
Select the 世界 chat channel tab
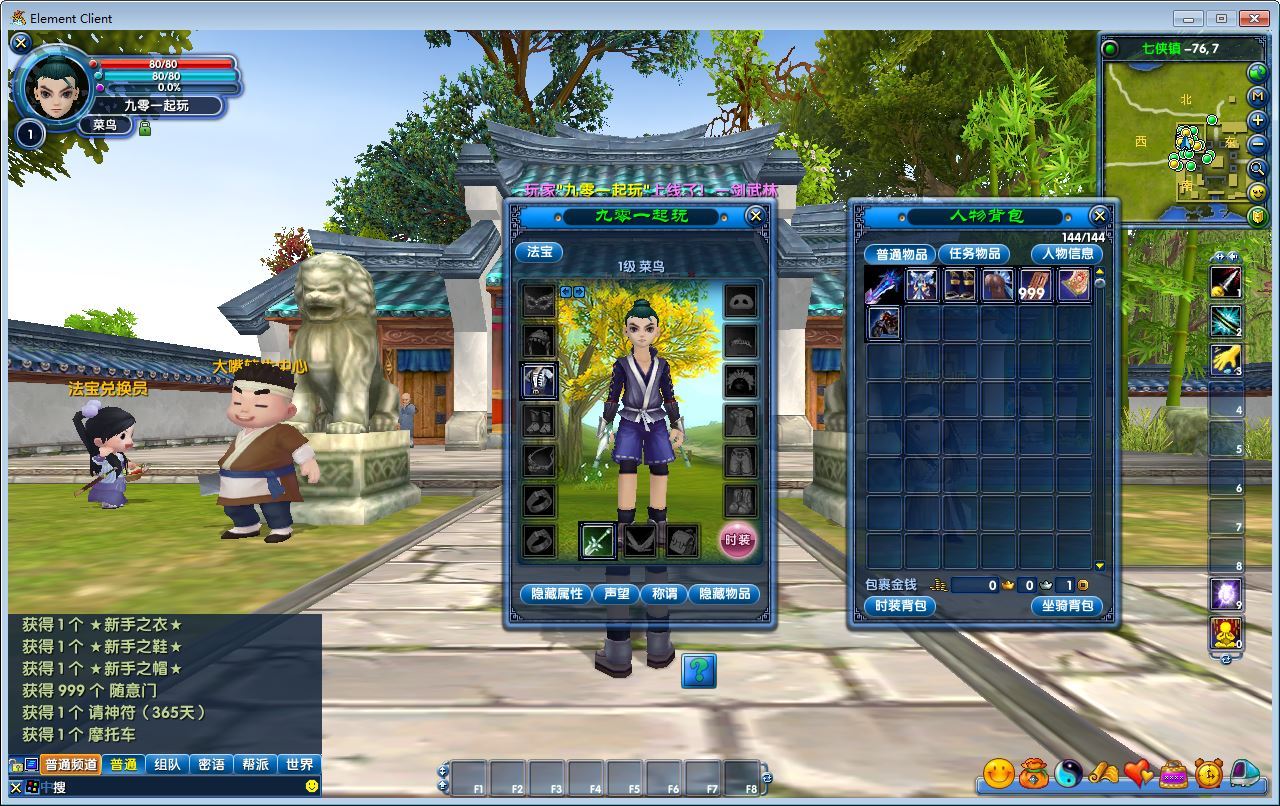click(299, 764)
